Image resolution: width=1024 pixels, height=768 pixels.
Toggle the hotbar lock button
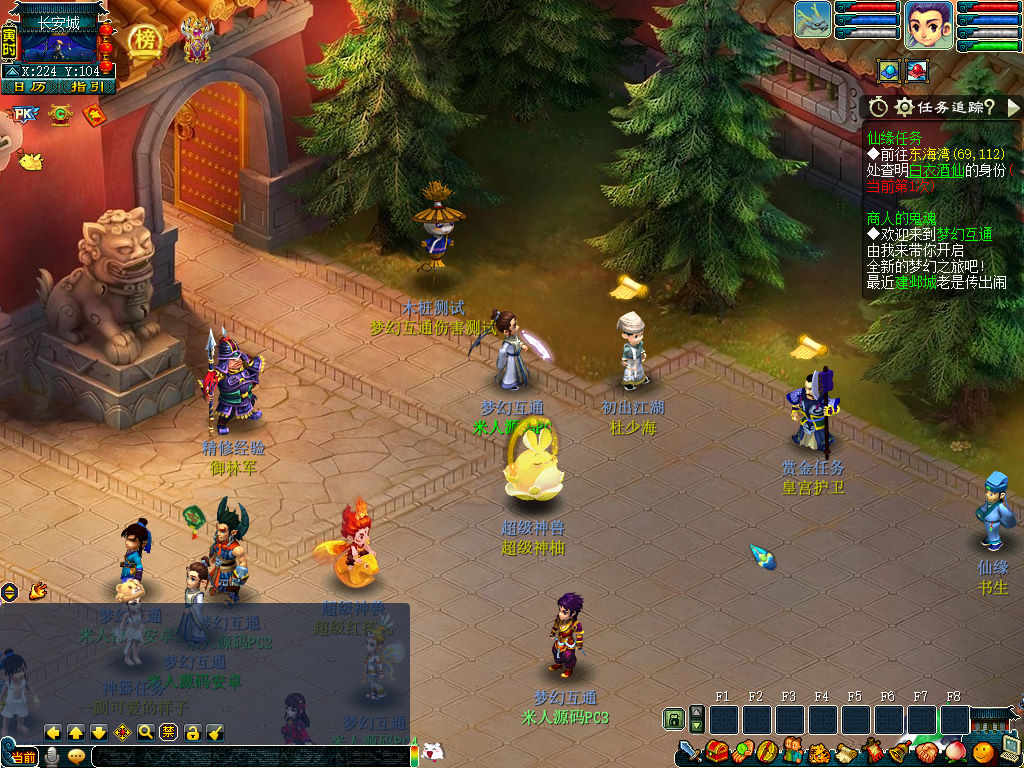tap(674, 720)
